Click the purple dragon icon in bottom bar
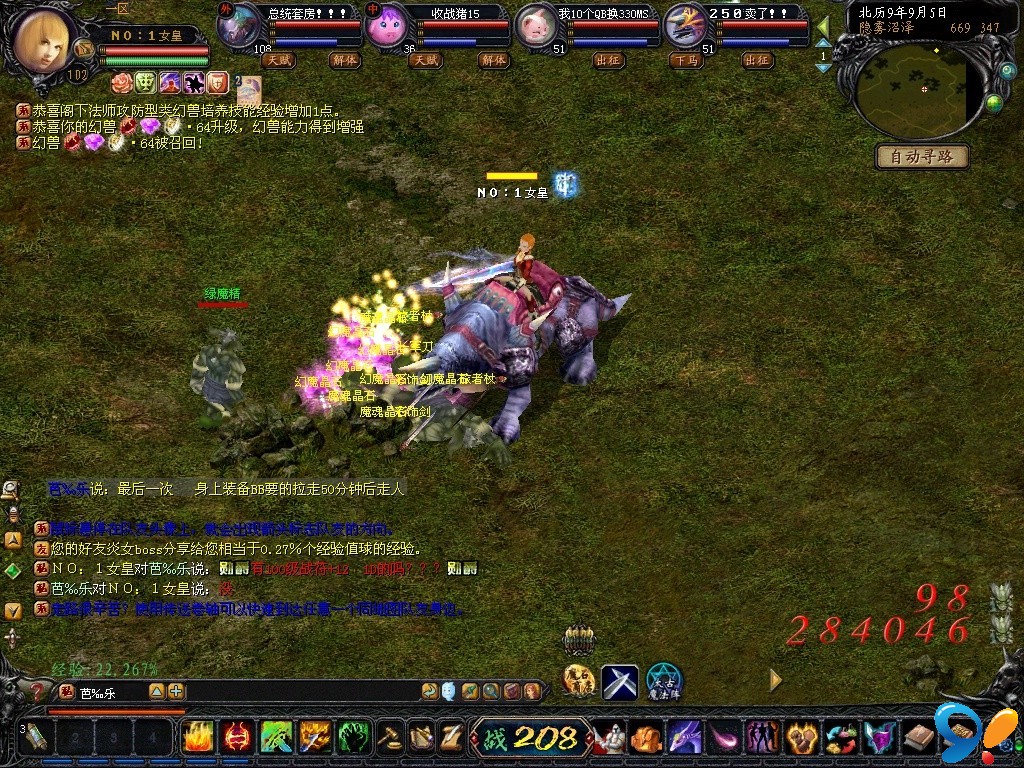 point(685,738)
